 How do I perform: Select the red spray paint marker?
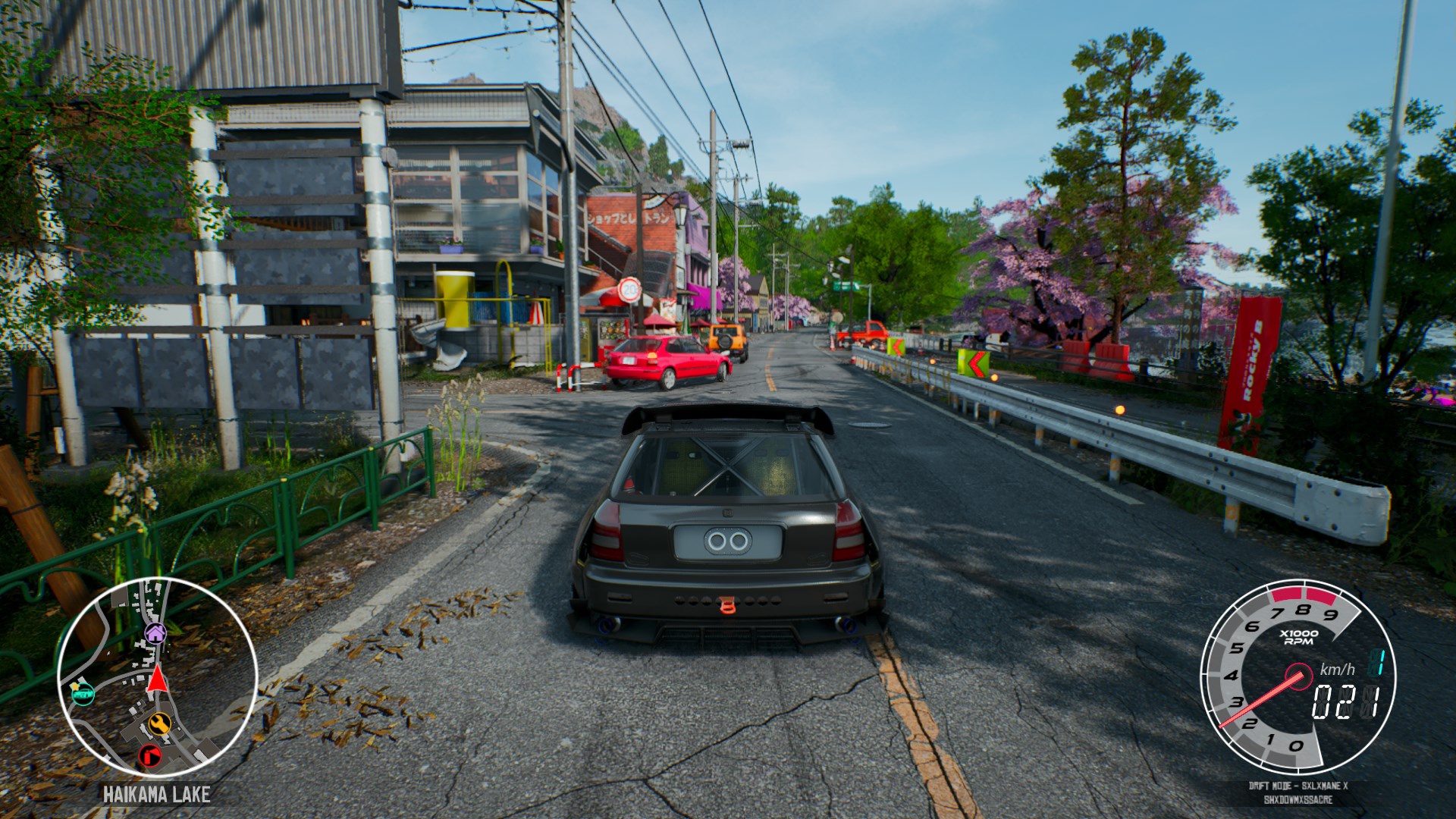pos(150,755)
